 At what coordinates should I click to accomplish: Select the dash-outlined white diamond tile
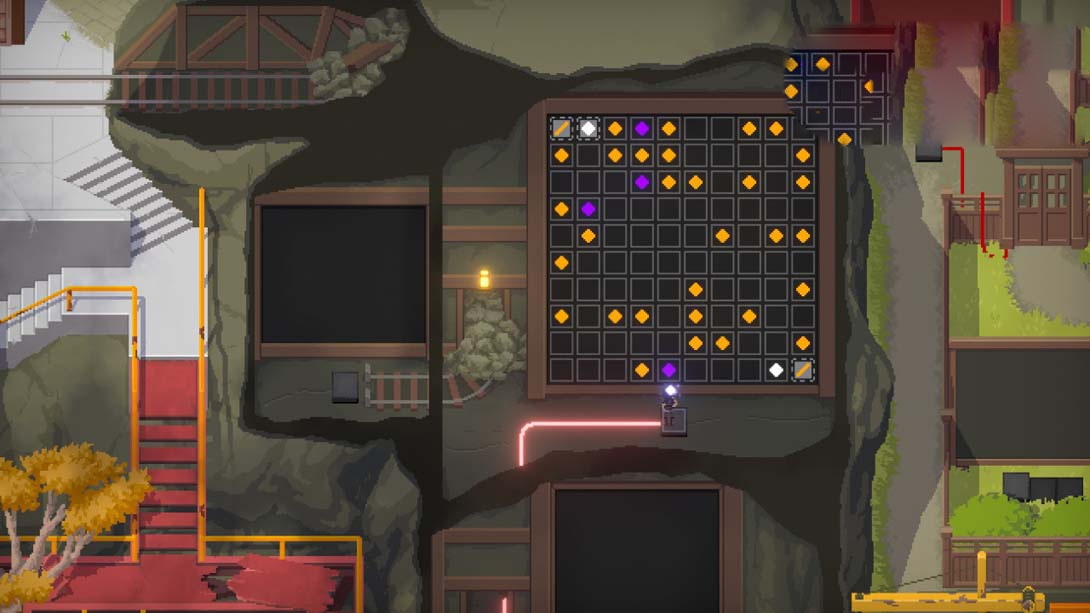coord(588,128)
